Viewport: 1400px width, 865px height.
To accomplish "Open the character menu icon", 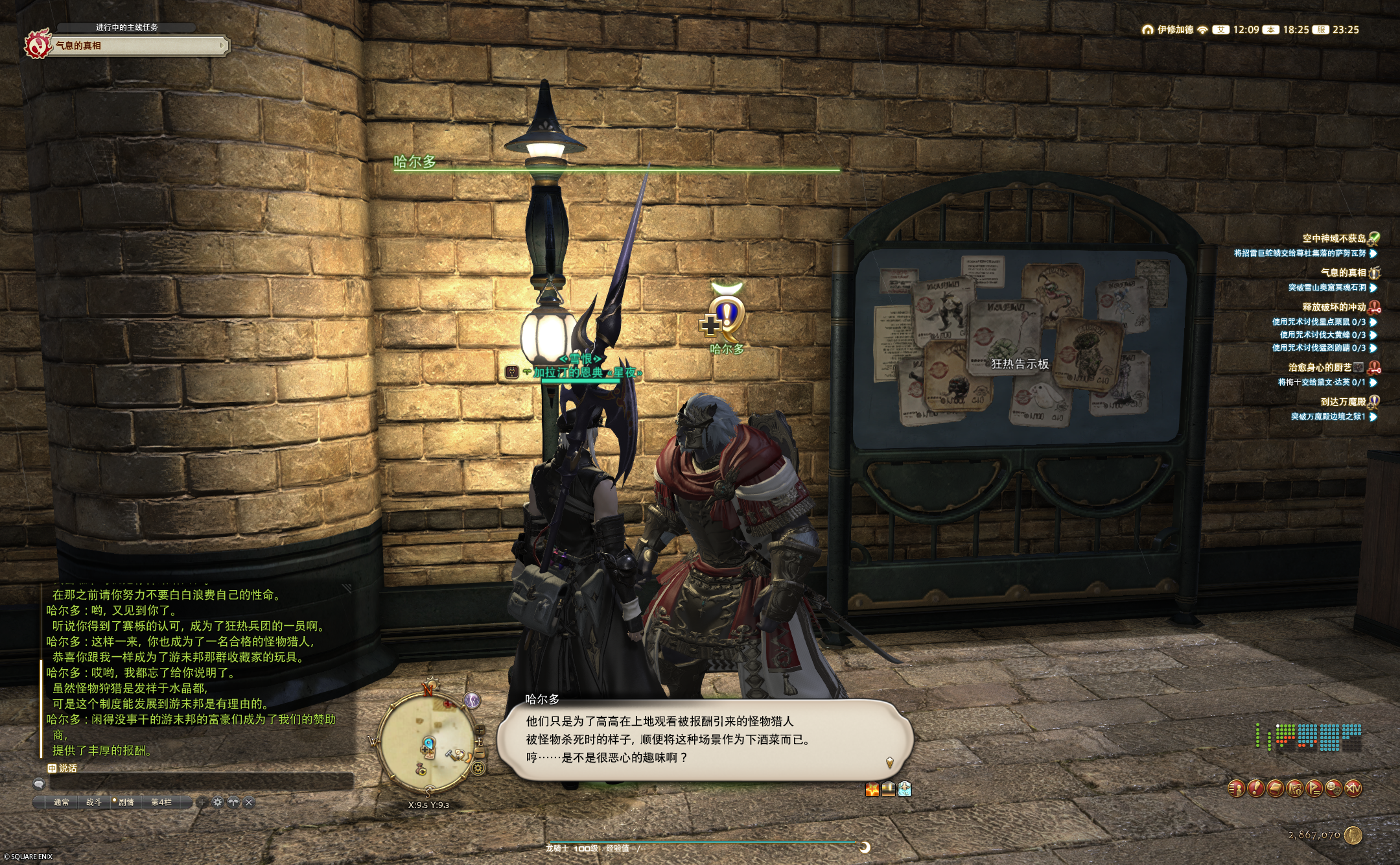I will coord(1236,788).
